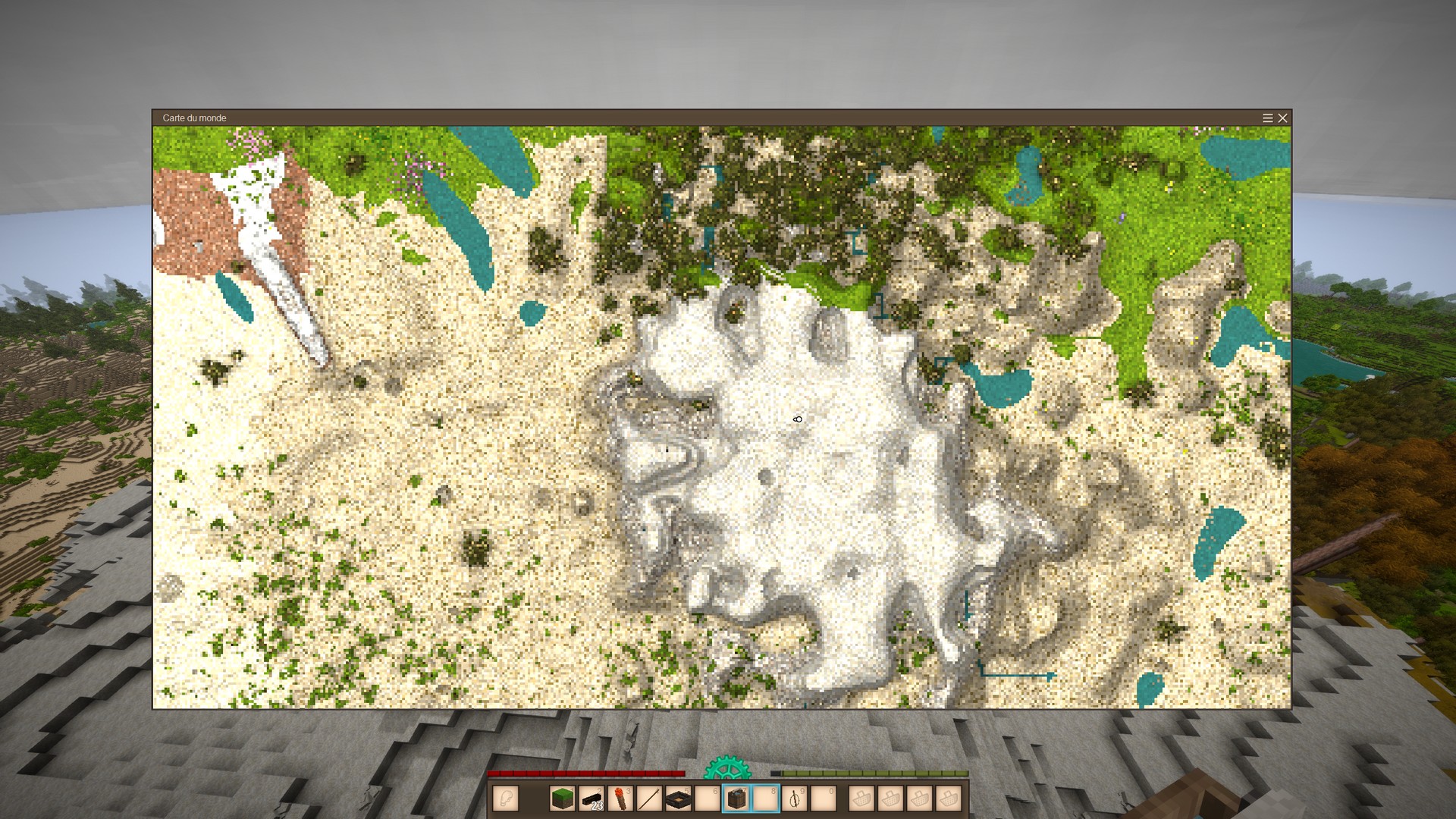Image resolution: width=1456 pixels, height=819 pixels.
Task: Select the hotbar slot holding 23 charcoal
Action: tap(591, 799)
